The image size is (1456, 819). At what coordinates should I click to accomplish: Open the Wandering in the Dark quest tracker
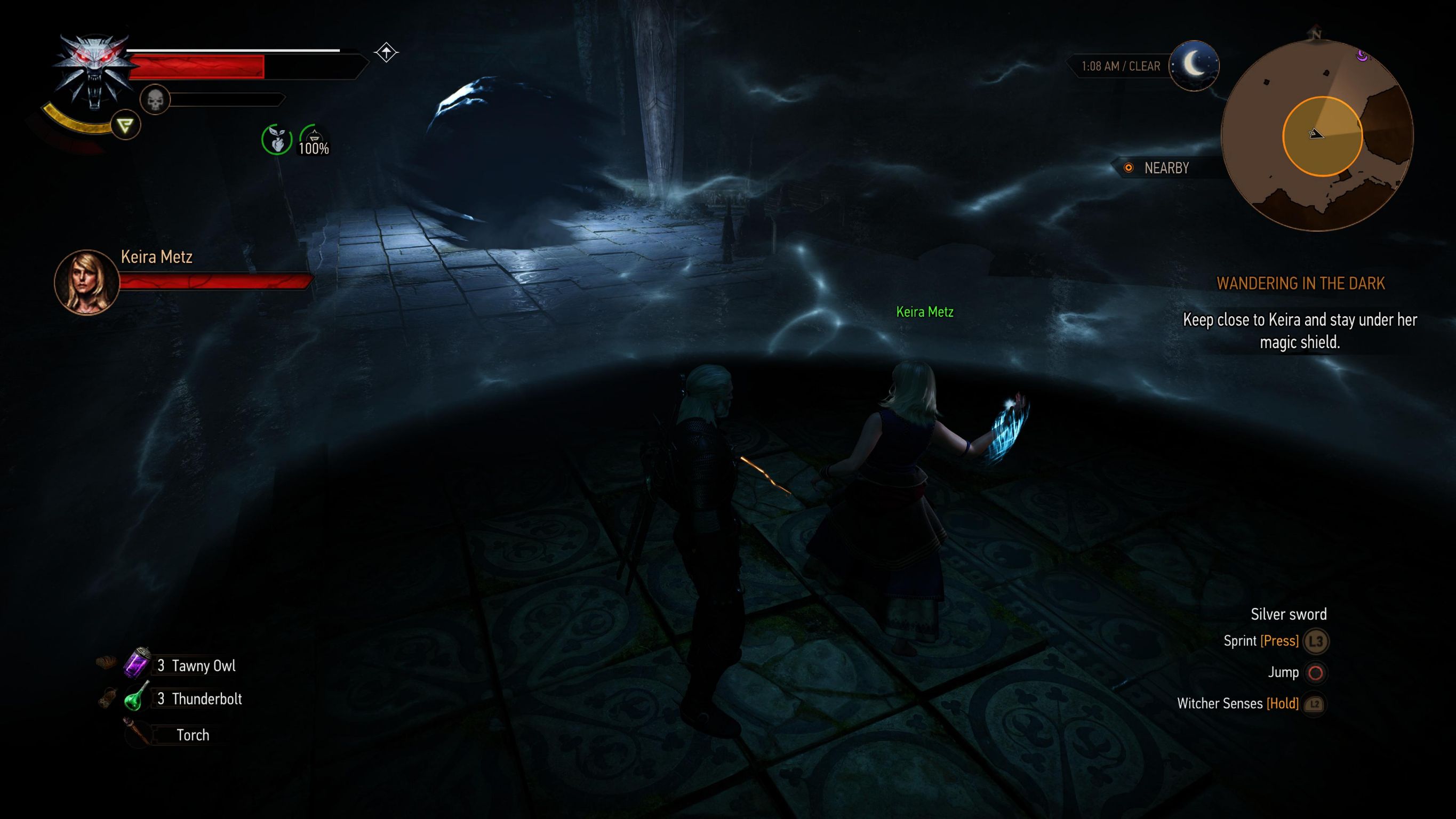(1300, 283)
